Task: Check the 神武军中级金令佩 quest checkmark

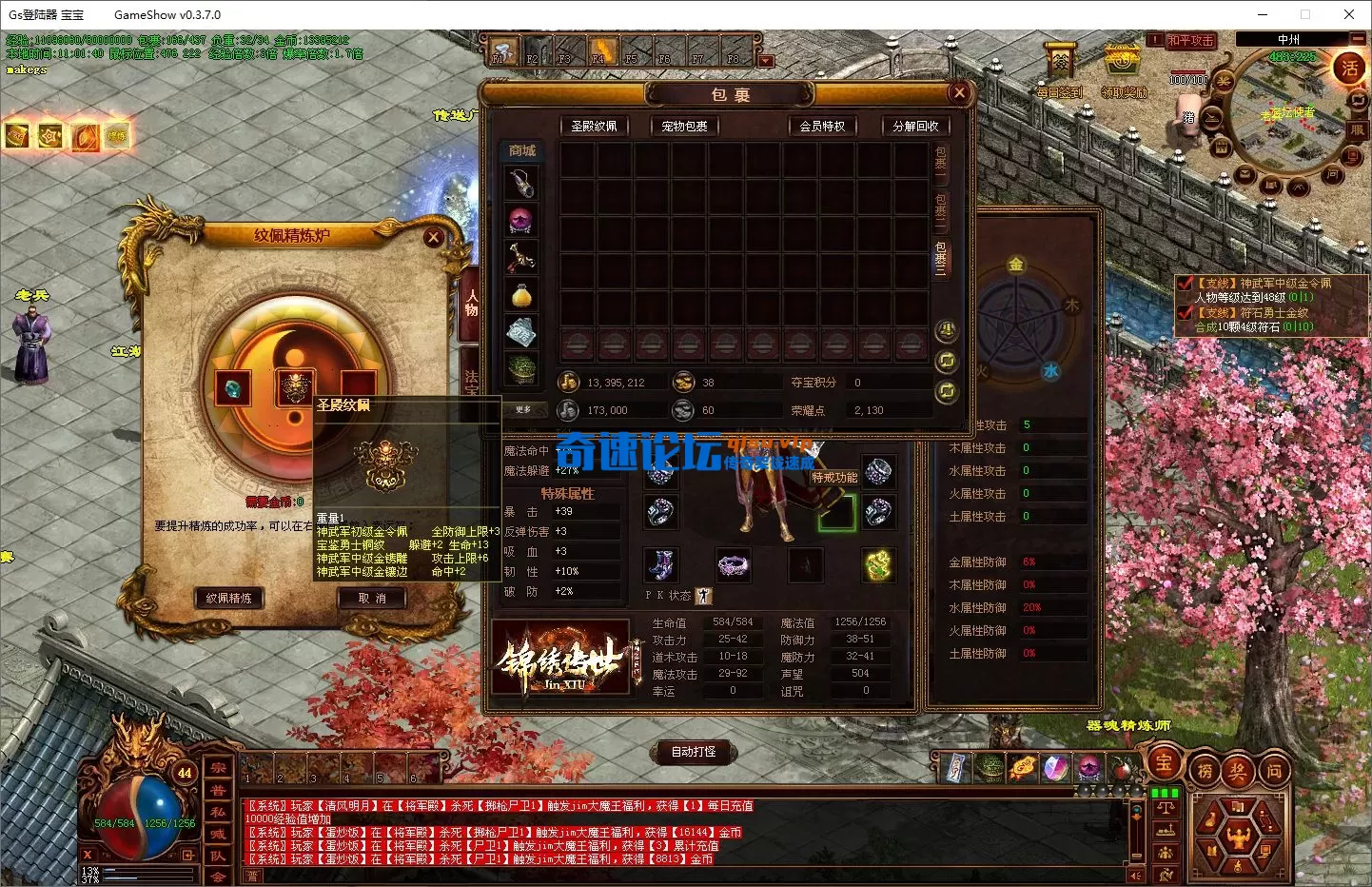Action: click(1185, 284)
